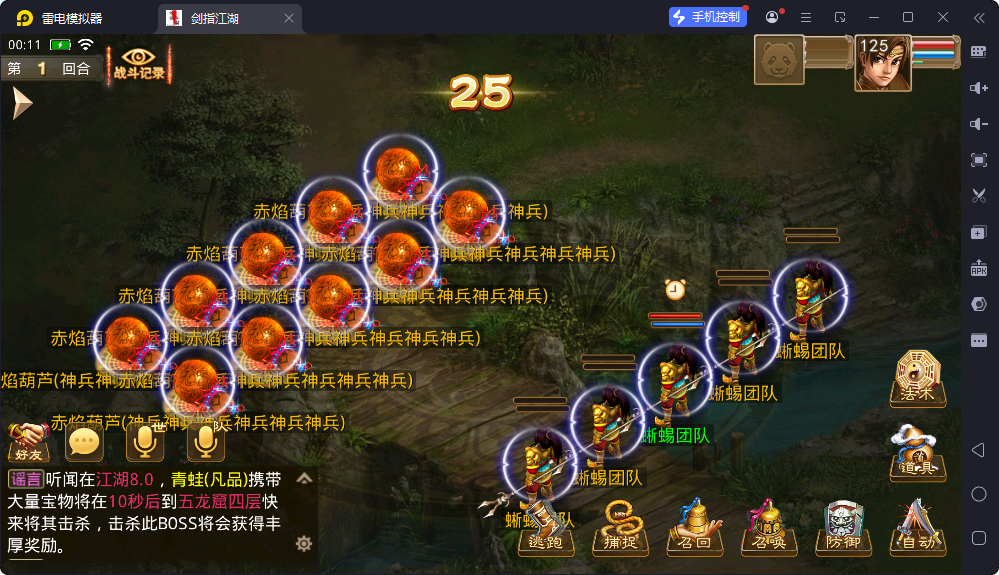
Task: Open the 战斗记录 battle log
Action: point(140,64)
